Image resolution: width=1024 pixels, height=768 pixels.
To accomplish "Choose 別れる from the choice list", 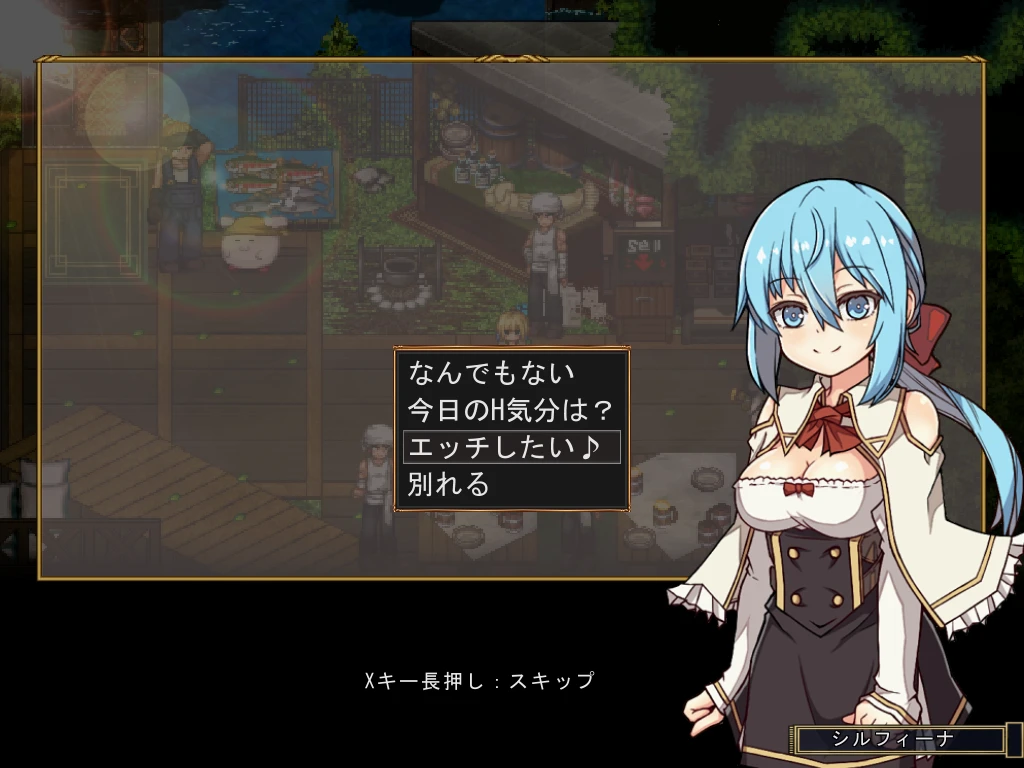I will pos(450,484).
